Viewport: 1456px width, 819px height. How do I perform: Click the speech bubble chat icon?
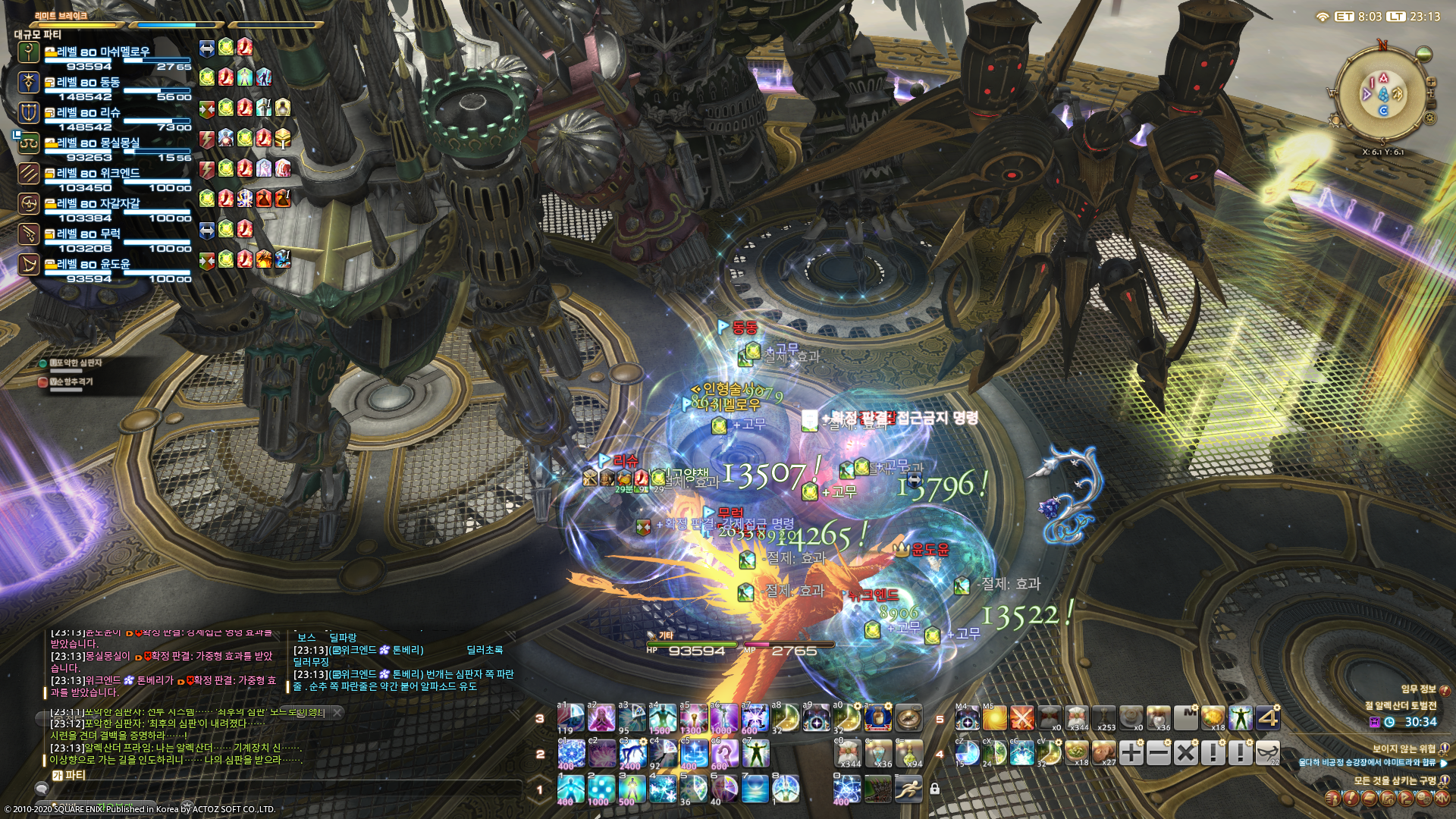coord(42,789)
